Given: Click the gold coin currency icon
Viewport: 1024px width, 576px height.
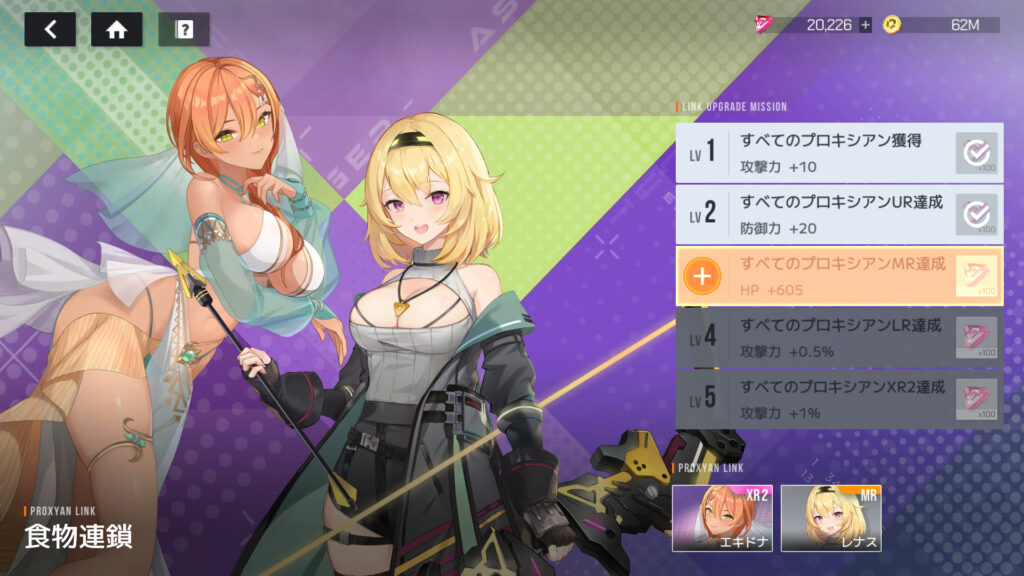Looking at the screenshot, I should tap(892, 25).
